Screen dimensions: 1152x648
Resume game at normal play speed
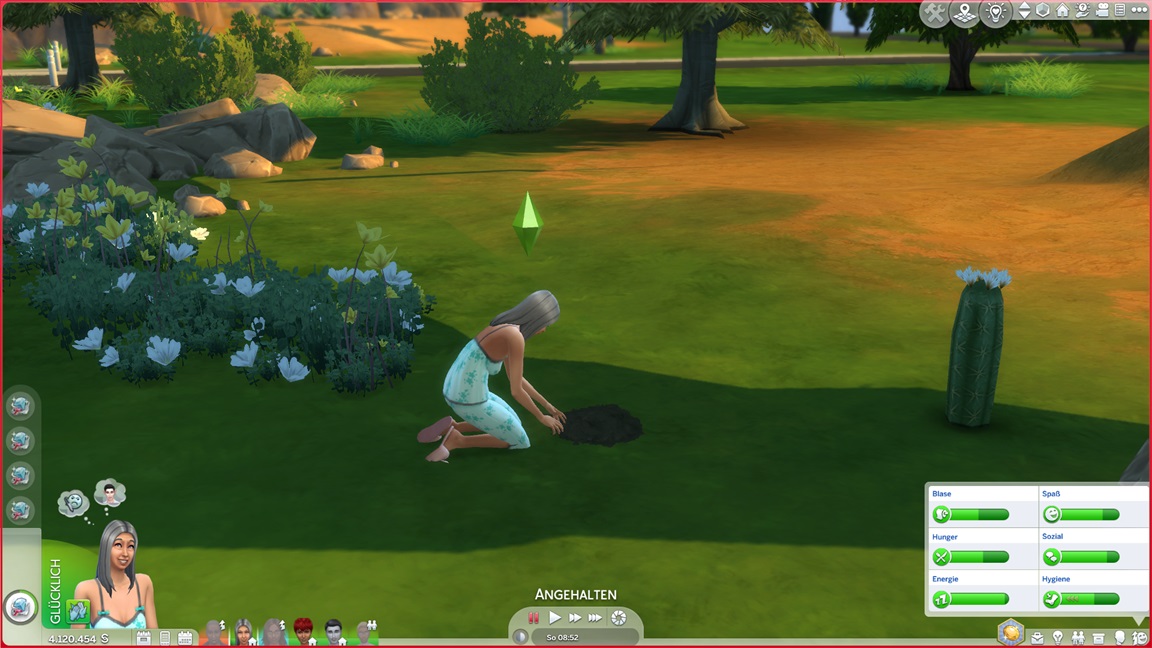click(x=555, y=618)
